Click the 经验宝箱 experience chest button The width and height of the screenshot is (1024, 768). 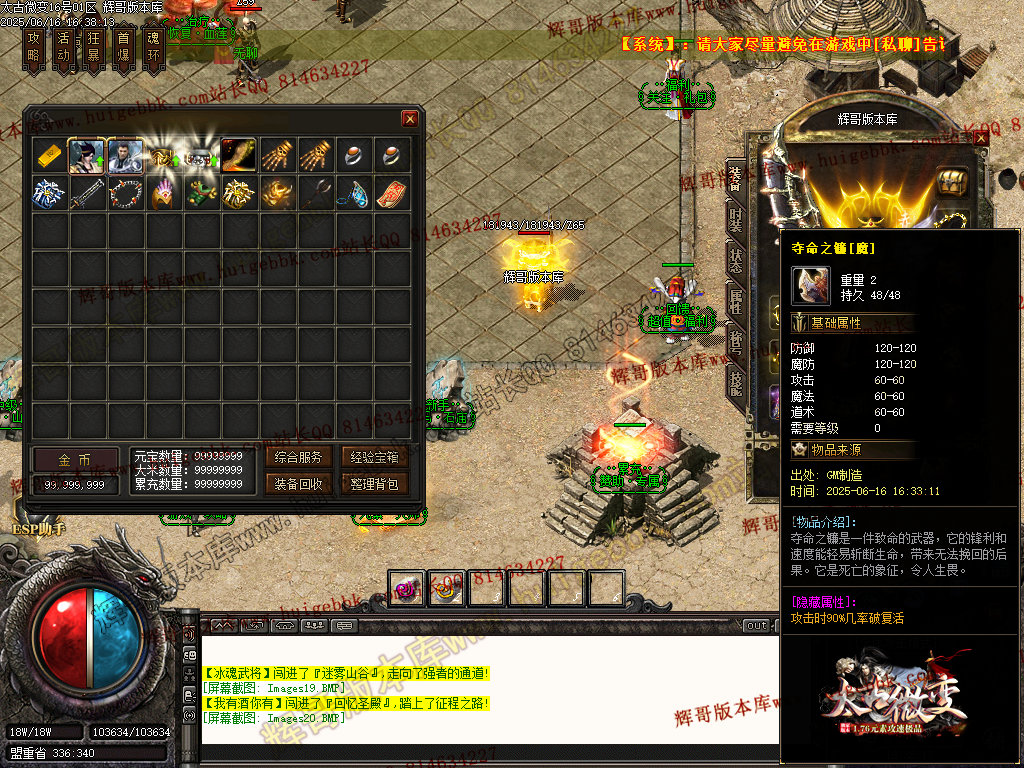[375, 458]
